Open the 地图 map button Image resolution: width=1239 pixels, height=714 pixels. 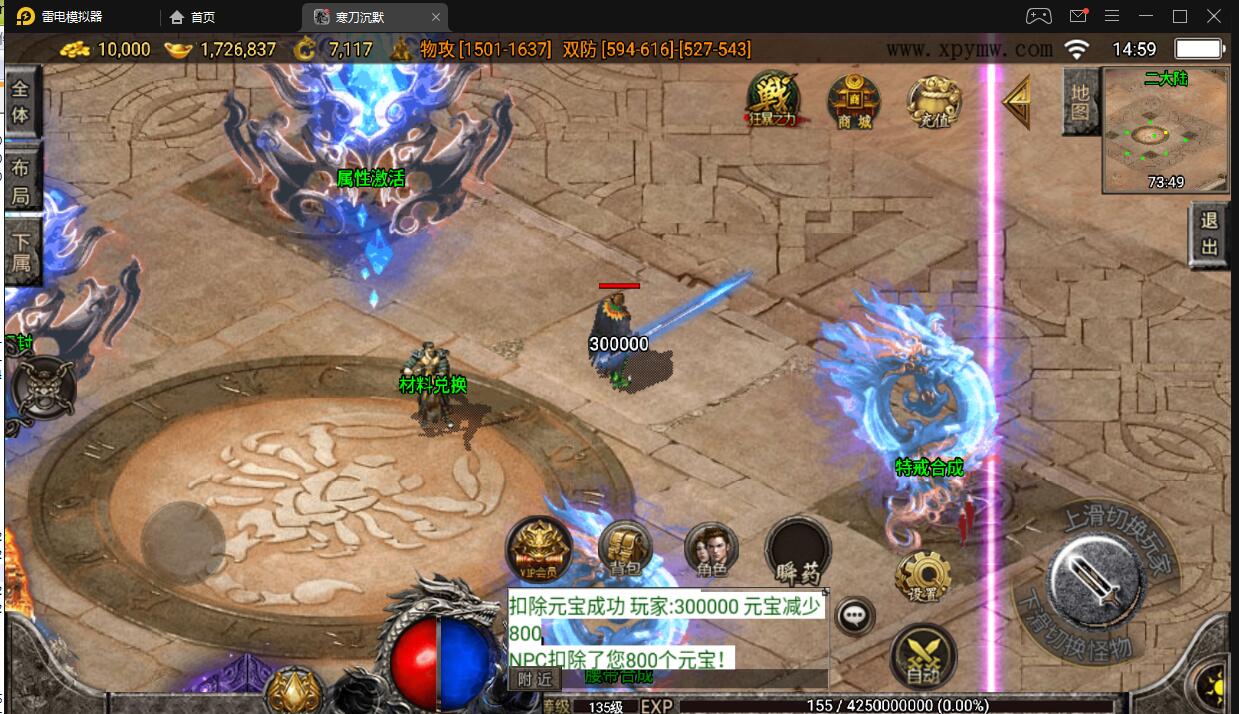[x=1080, y=102]
